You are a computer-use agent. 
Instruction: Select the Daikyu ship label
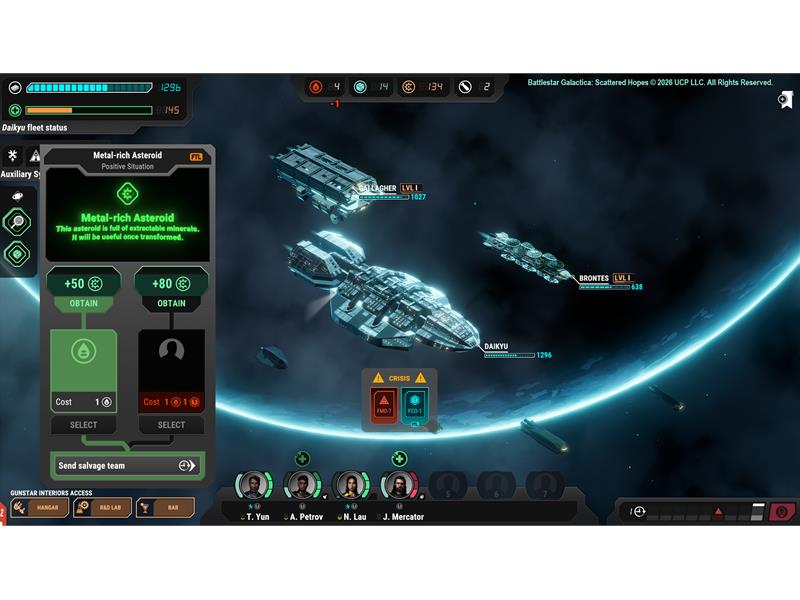point(496,347)
